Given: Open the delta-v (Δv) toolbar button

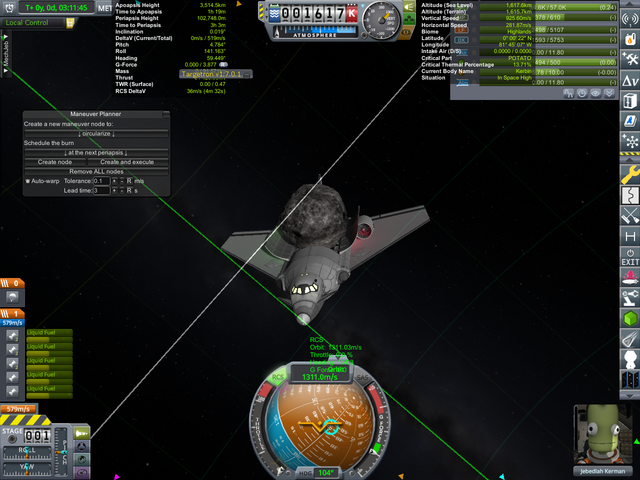Looking at the screenshot, I should point(630,80).
